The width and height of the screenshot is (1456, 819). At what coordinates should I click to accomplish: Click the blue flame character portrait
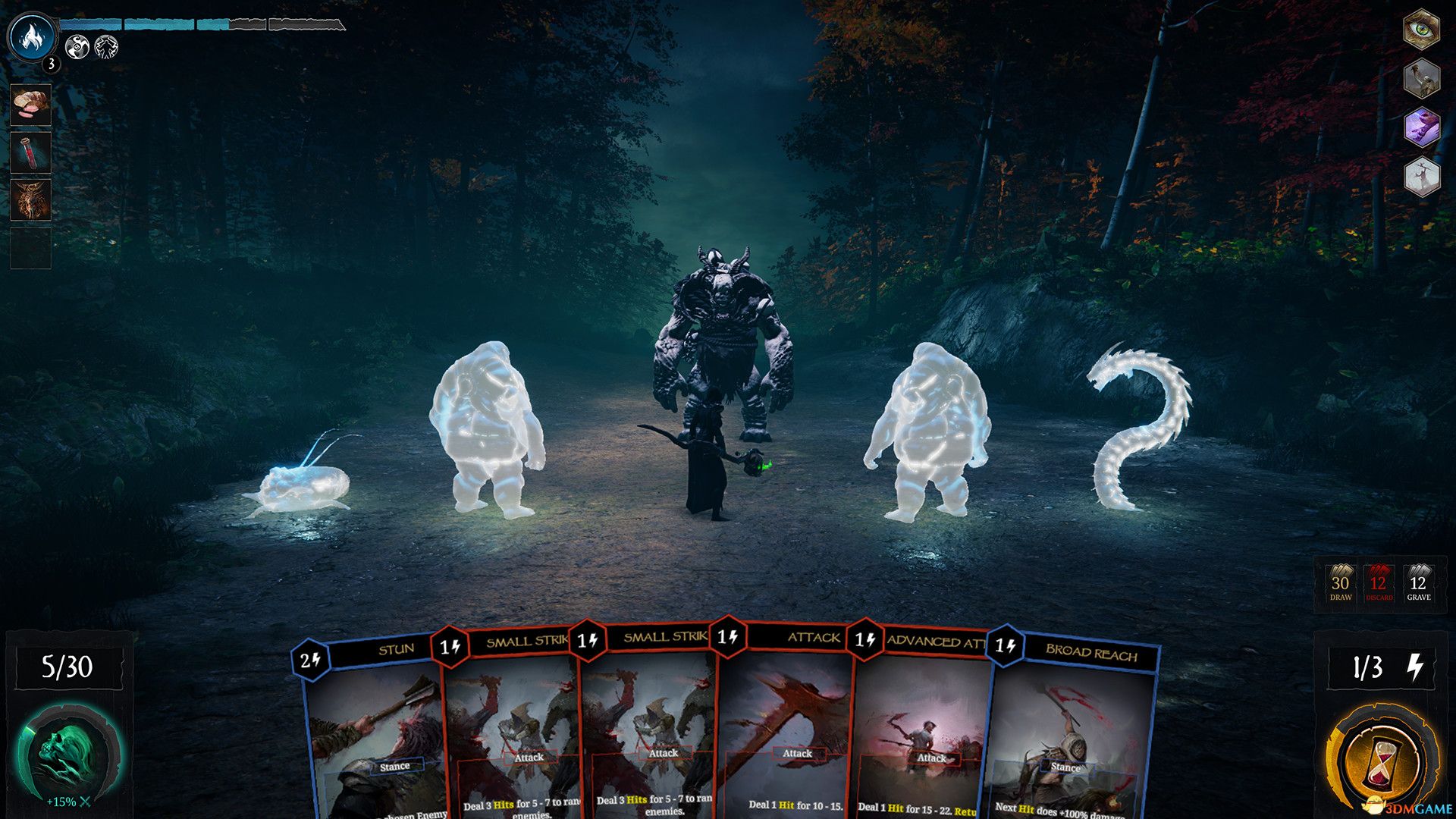[32, 36]
